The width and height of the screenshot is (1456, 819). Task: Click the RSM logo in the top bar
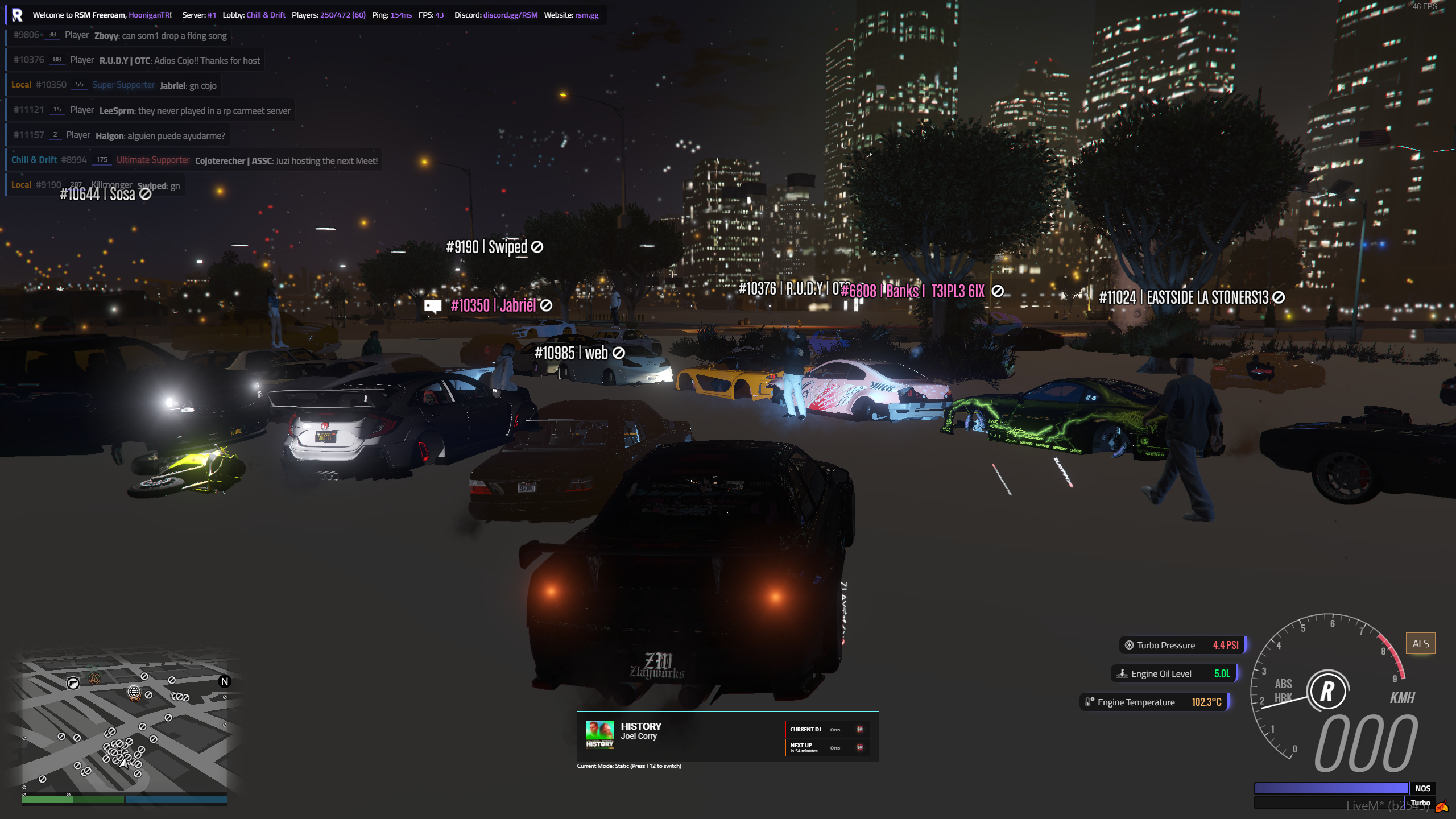pyautogui.click(x=17, y=15)
